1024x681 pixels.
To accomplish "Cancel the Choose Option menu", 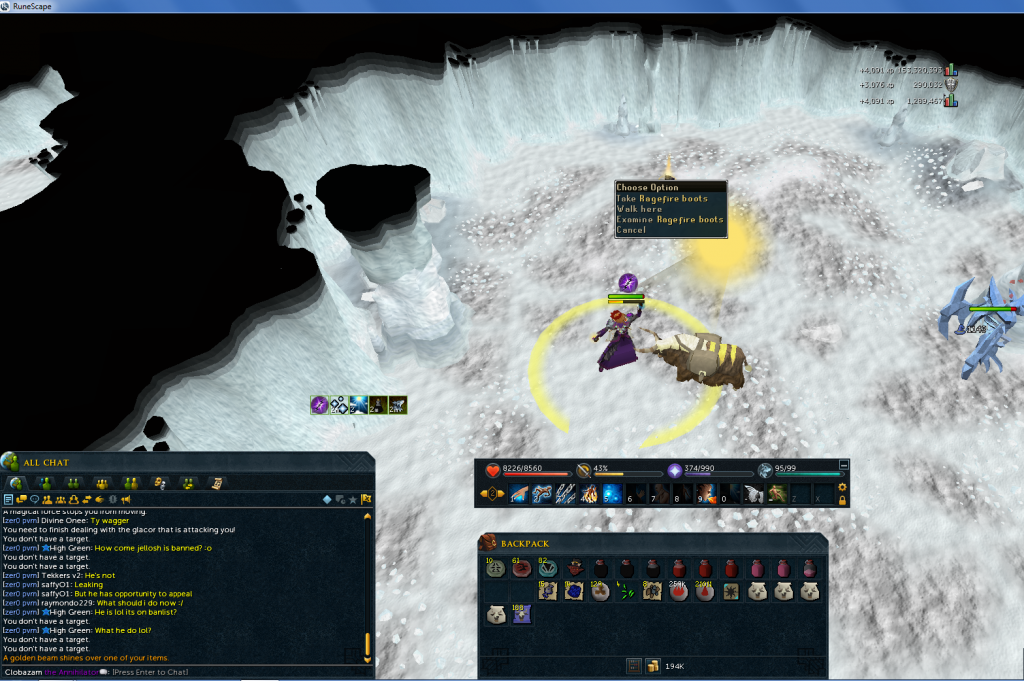I will point(631,230).
